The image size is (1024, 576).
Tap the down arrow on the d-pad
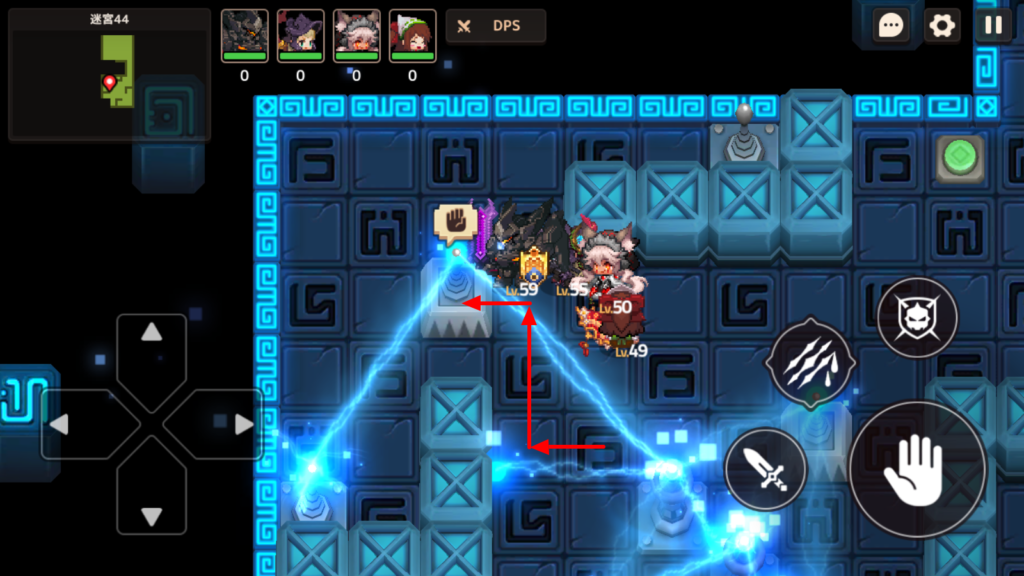151,515
